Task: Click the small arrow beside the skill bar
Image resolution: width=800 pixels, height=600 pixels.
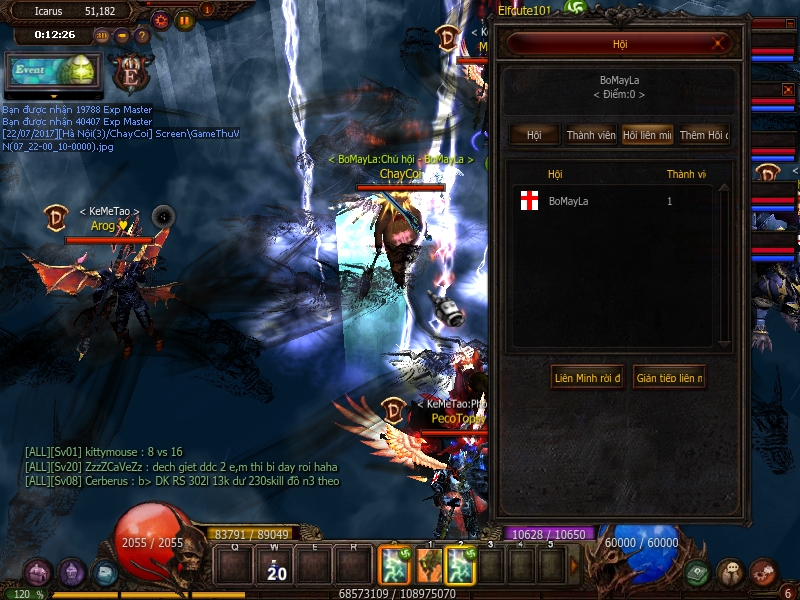Action: click(x=574, y=566)
